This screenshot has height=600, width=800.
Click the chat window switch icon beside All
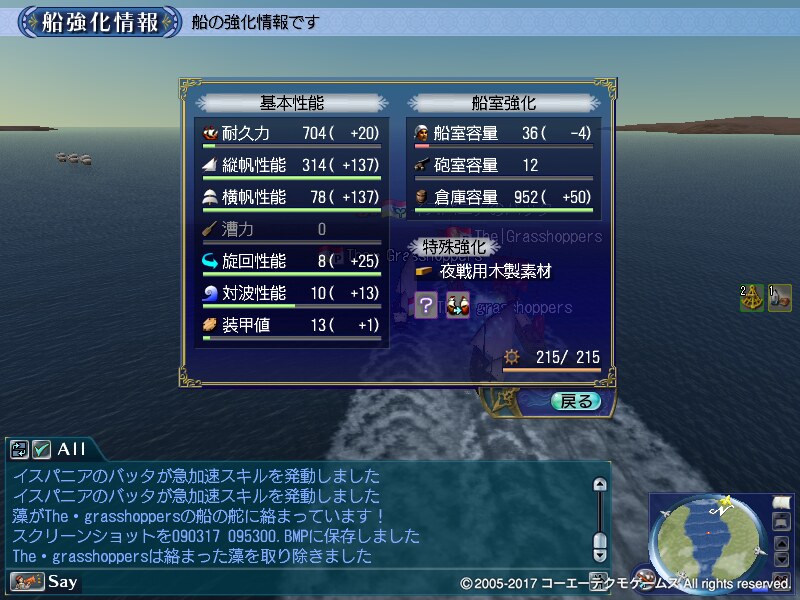coord(19,450)
